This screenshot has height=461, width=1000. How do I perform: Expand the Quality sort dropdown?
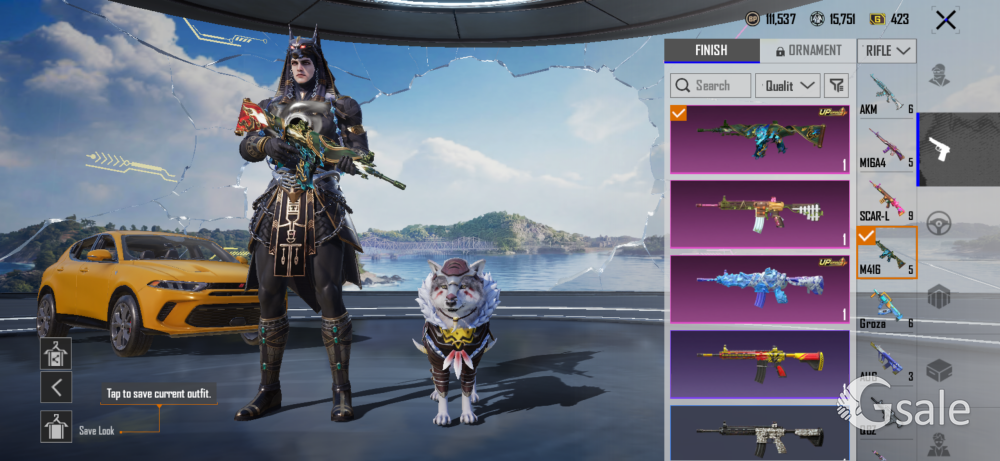[x=787, y=86]
